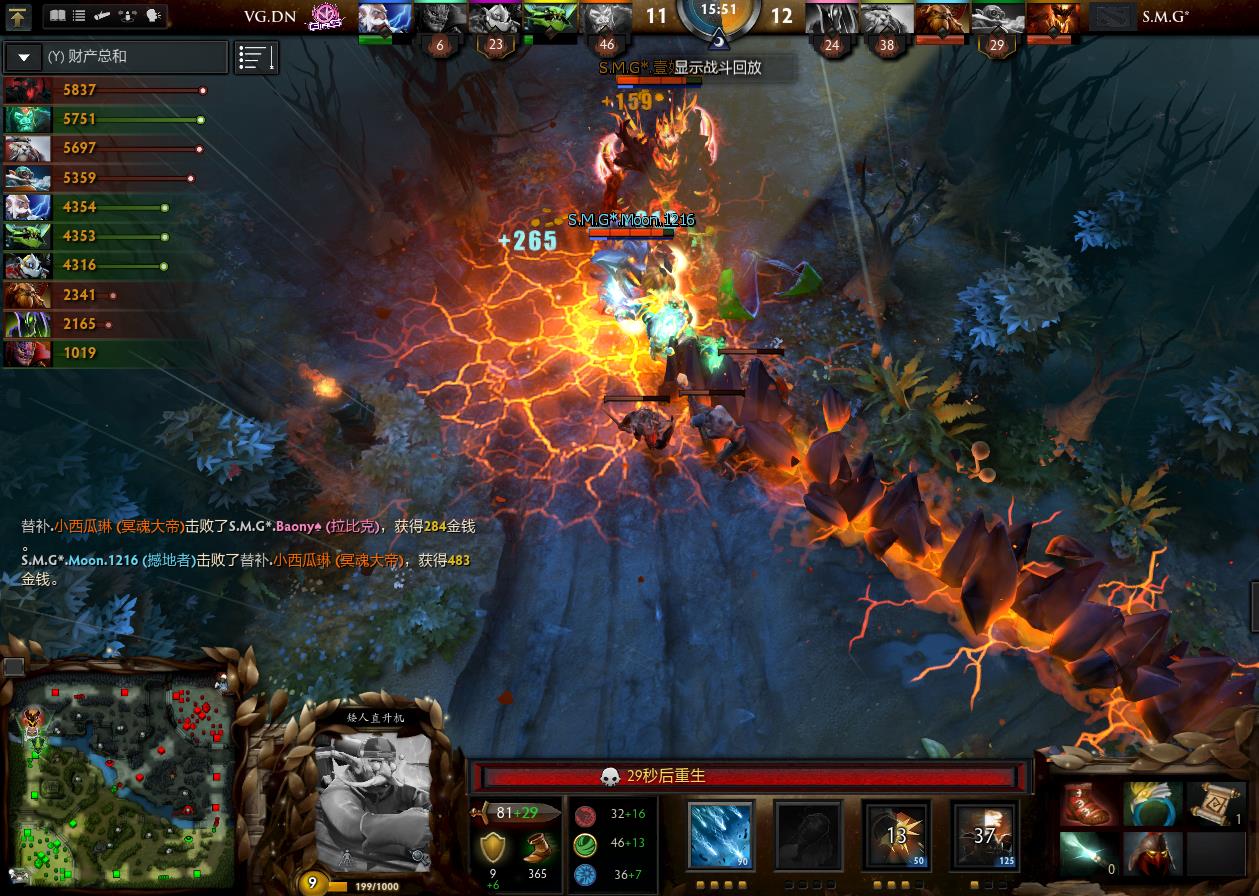Open the book icon in top toolbar
This screenshot has height=896, width=1259.
point(58,16)
